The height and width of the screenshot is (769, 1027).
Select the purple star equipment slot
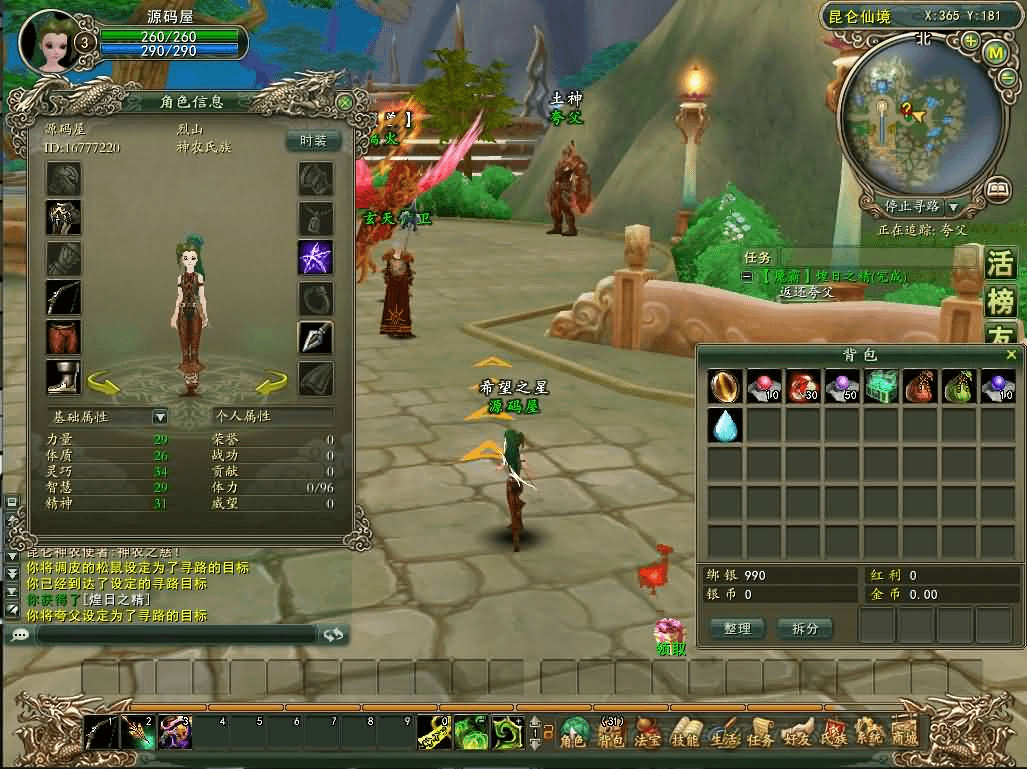[316, 257]
